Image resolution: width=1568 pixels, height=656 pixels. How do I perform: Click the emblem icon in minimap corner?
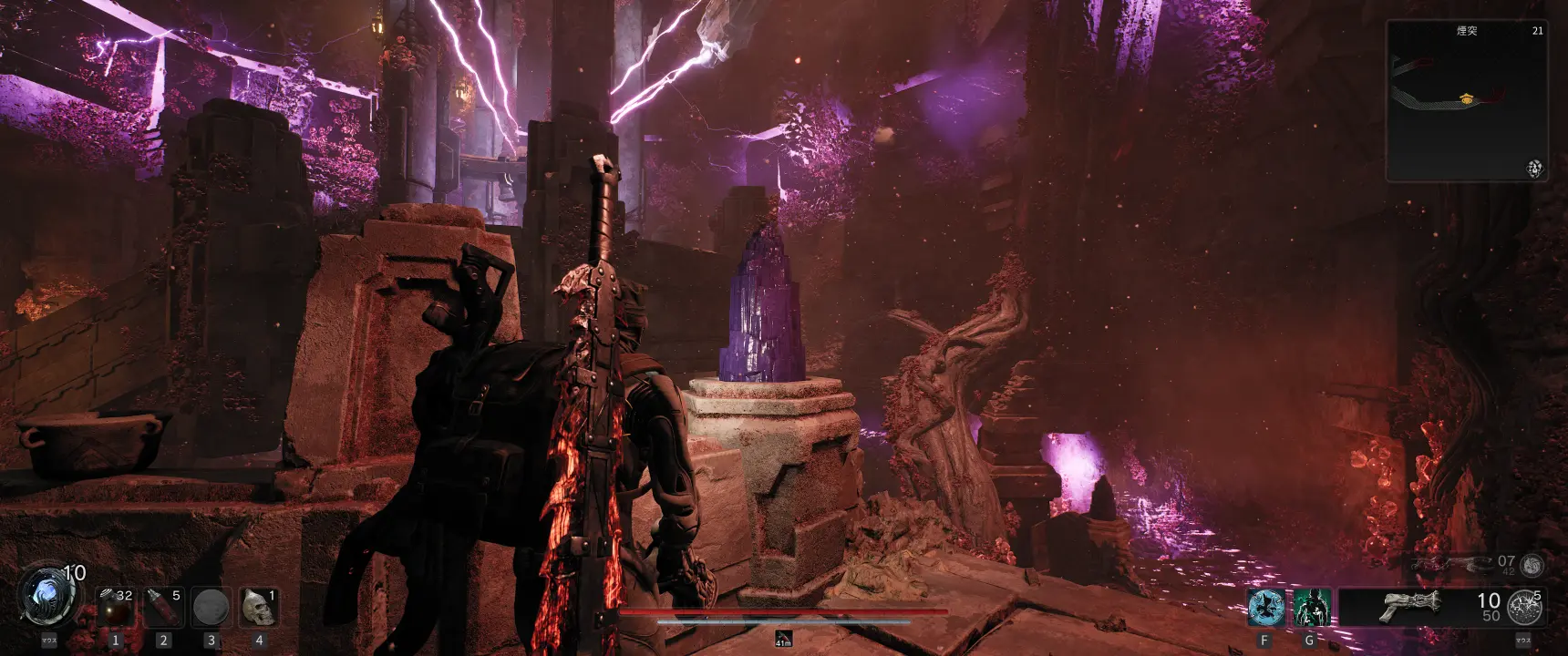[1534, 169]
